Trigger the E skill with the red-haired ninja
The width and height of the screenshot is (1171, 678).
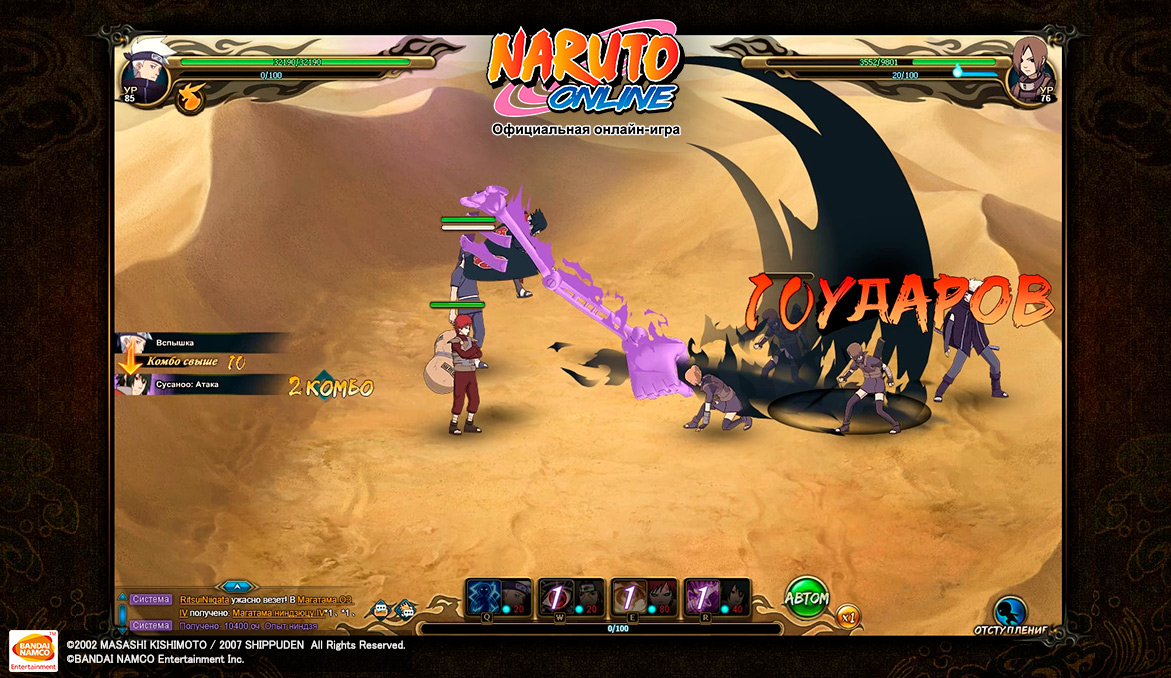[644, 597]
